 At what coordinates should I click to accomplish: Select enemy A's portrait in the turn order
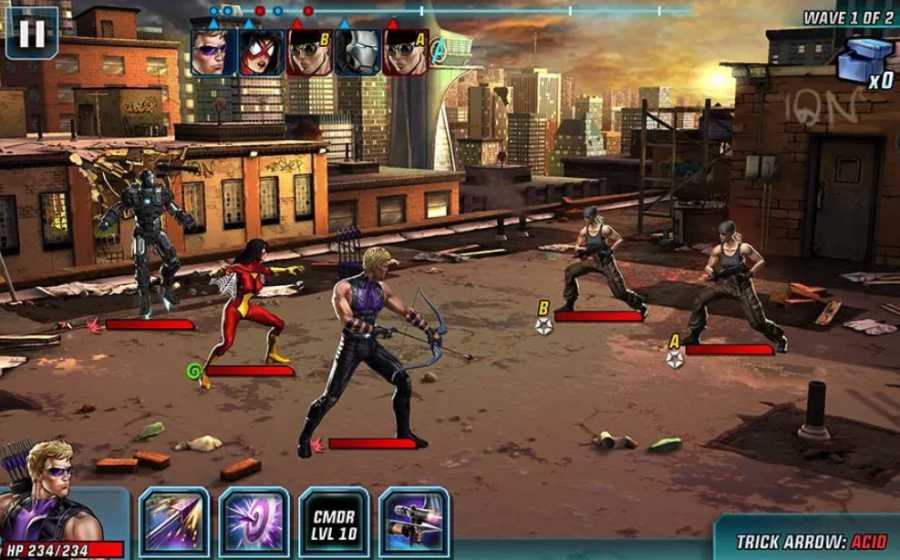(406, 52)
